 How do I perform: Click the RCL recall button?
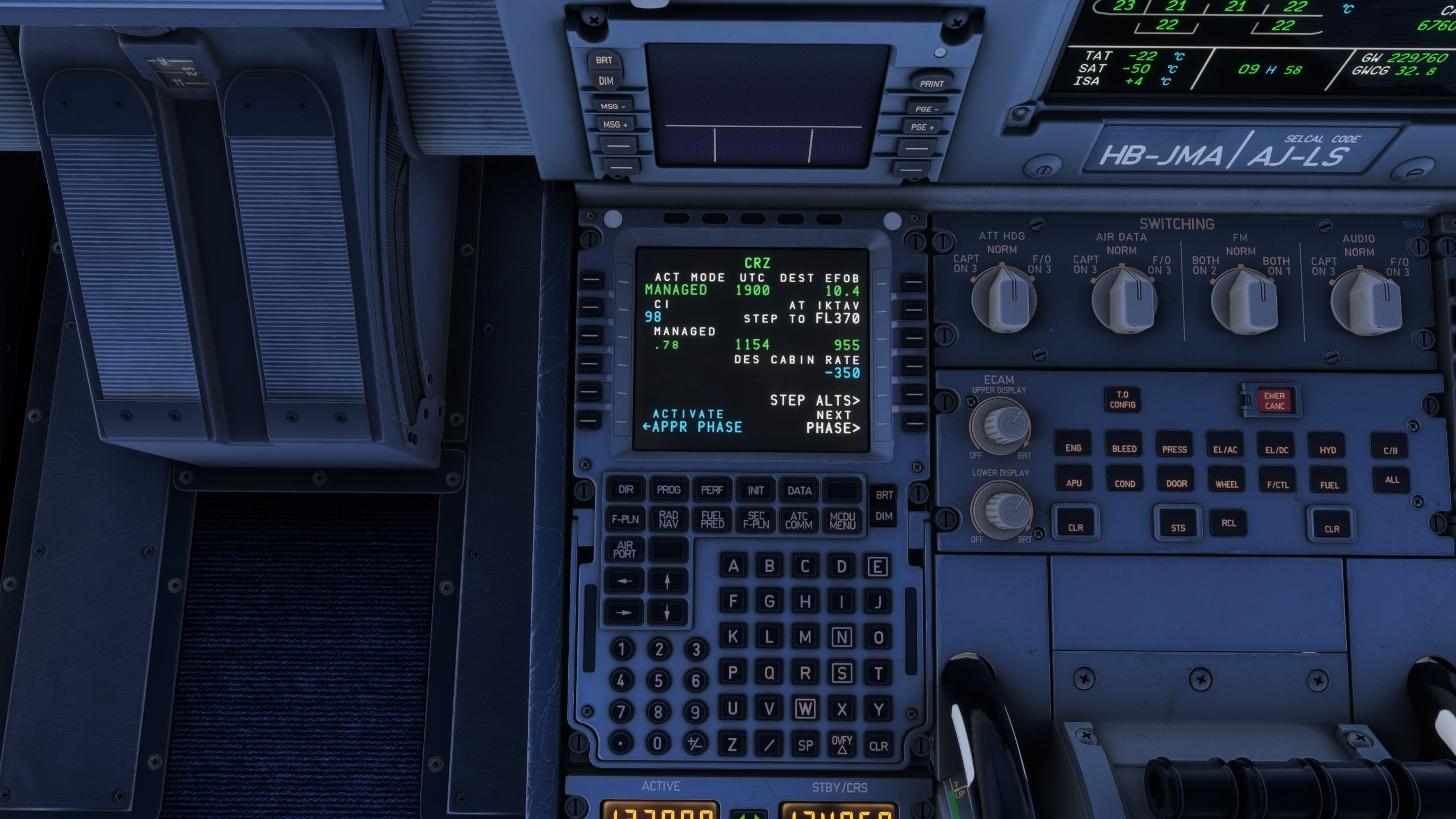coord(1228,523)
